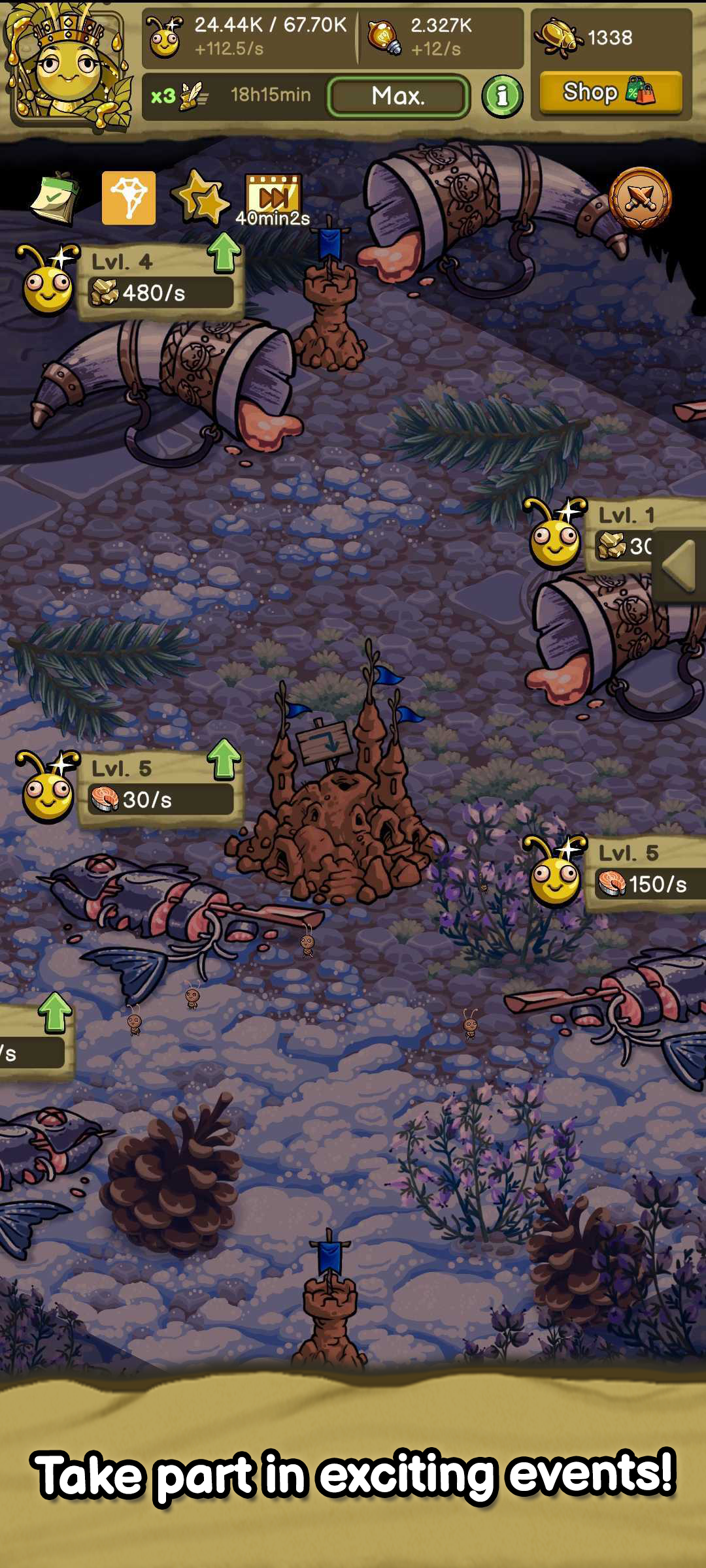Expand the side panel arrow tab

(679, 566)
